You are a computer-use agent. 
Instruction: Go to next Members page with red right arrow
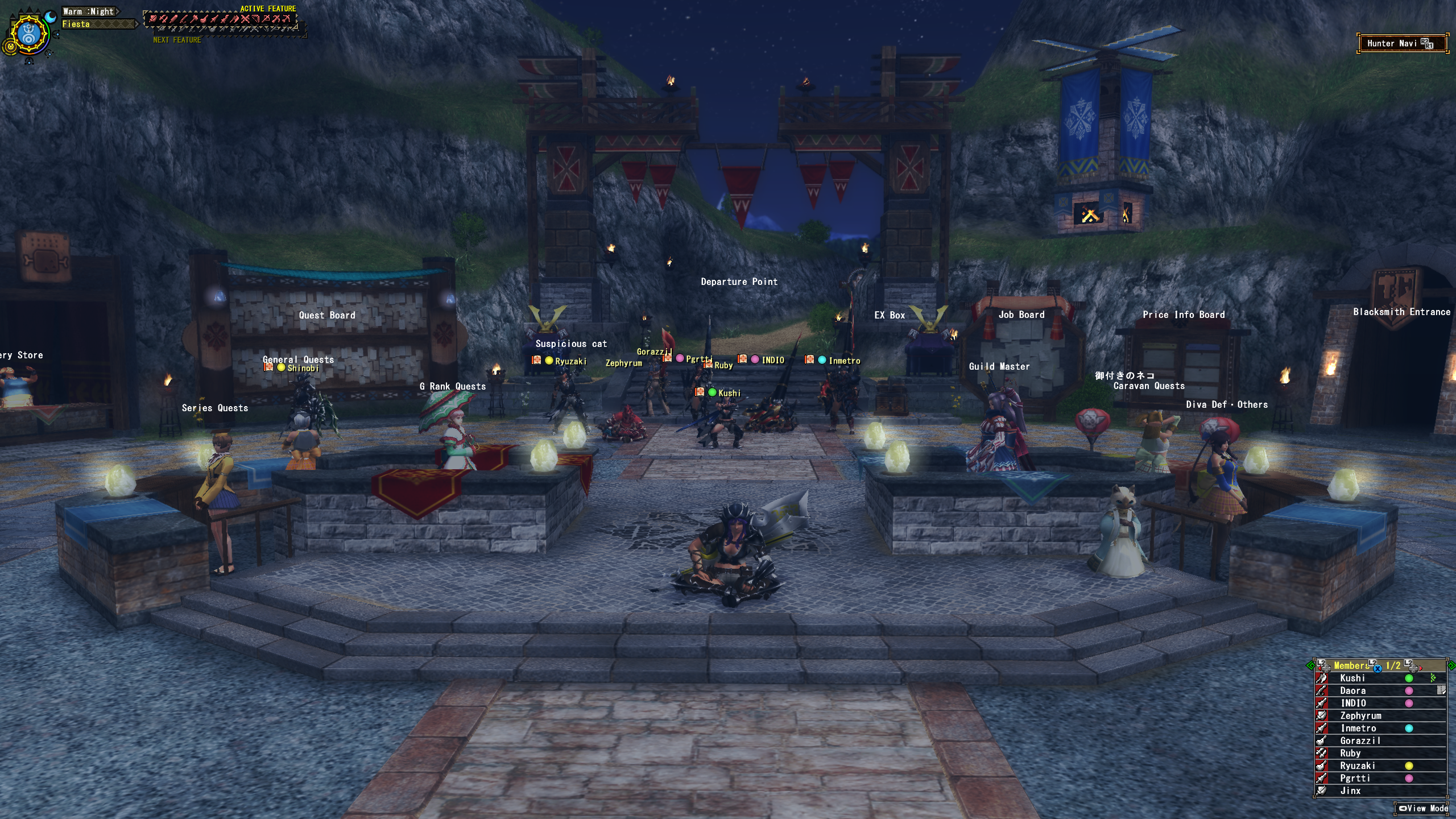click(1420, 668)
